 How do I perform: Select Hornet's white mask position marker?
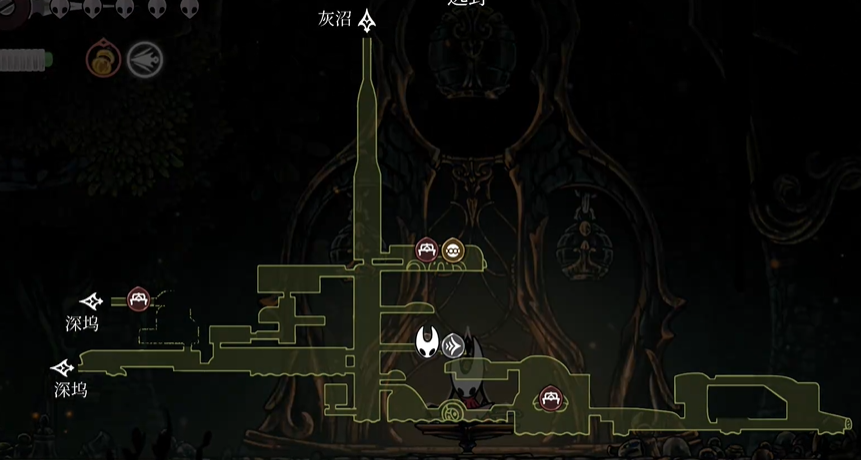[428, 342]
